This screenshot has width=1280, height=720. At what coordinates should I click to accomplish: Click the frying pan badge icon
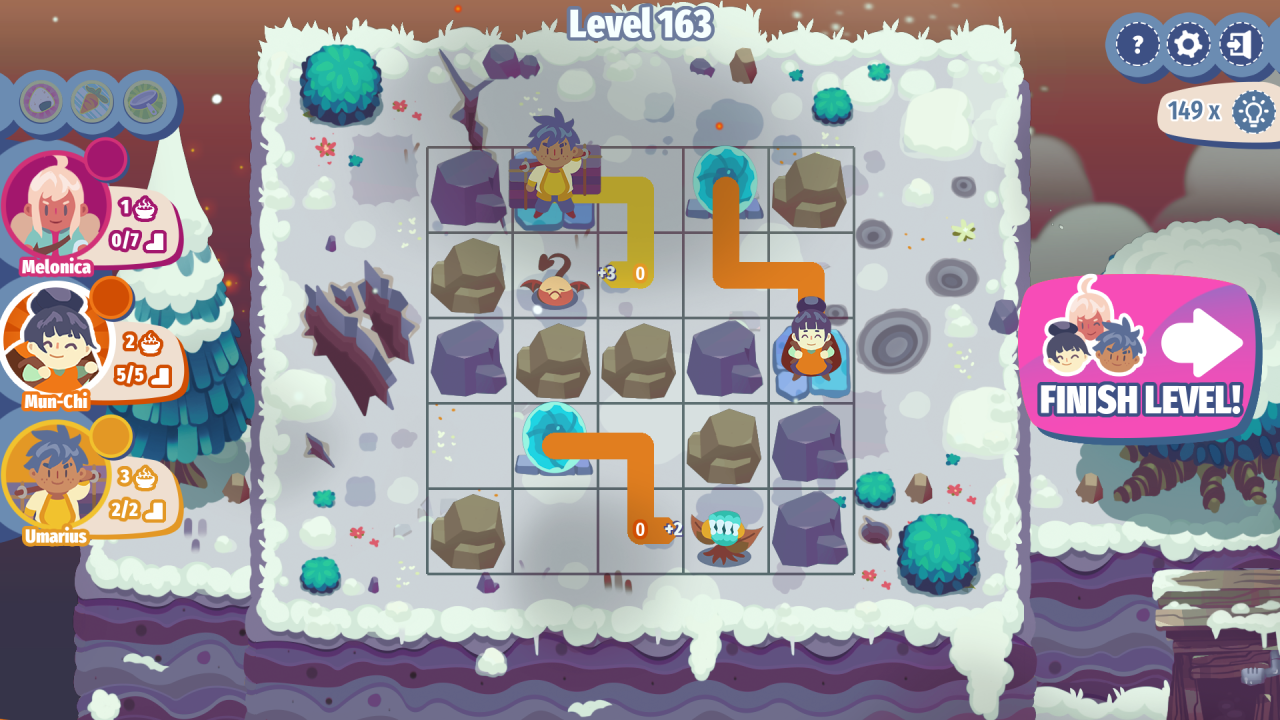click(x=144, y=101)
